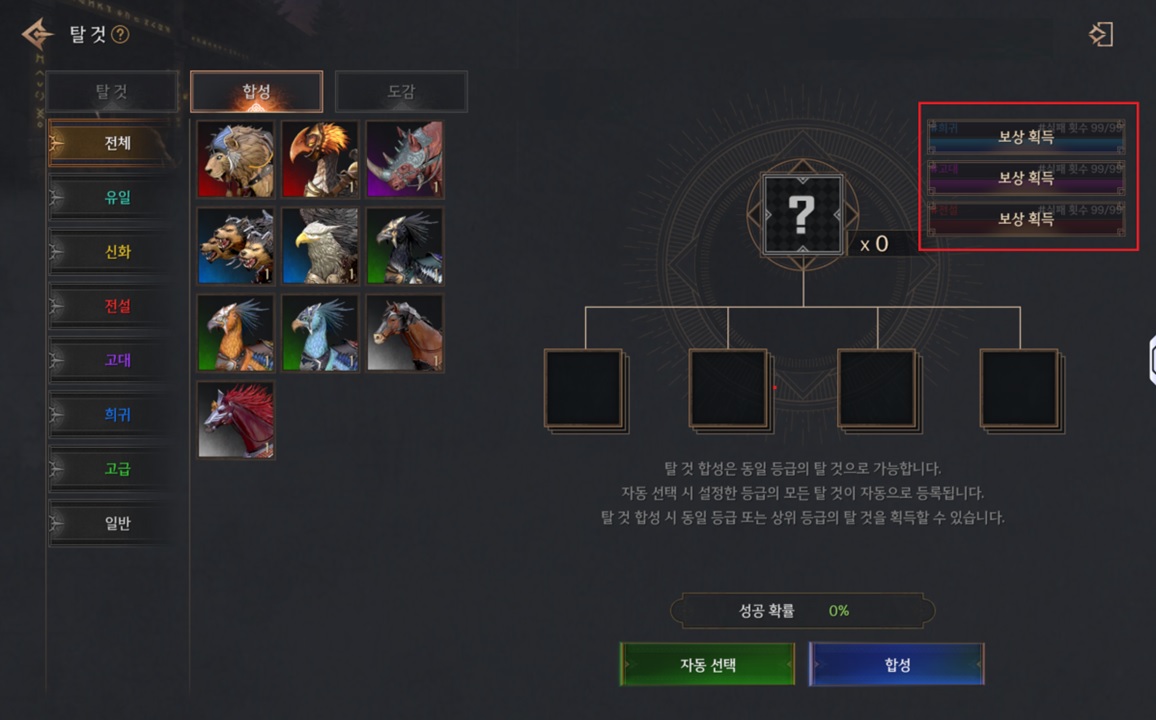Start synthesis with the blue 합성 button
The height and width of the screenshot is (720, 1156).
point(896,664)
